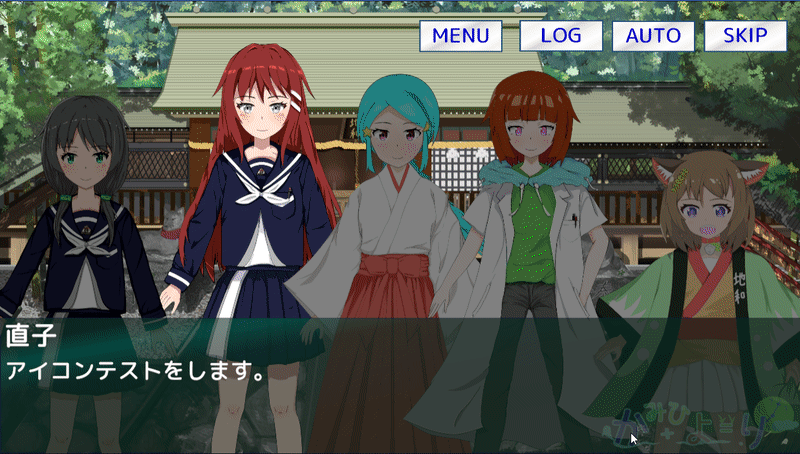Toggle AUTO text advance

653,36
